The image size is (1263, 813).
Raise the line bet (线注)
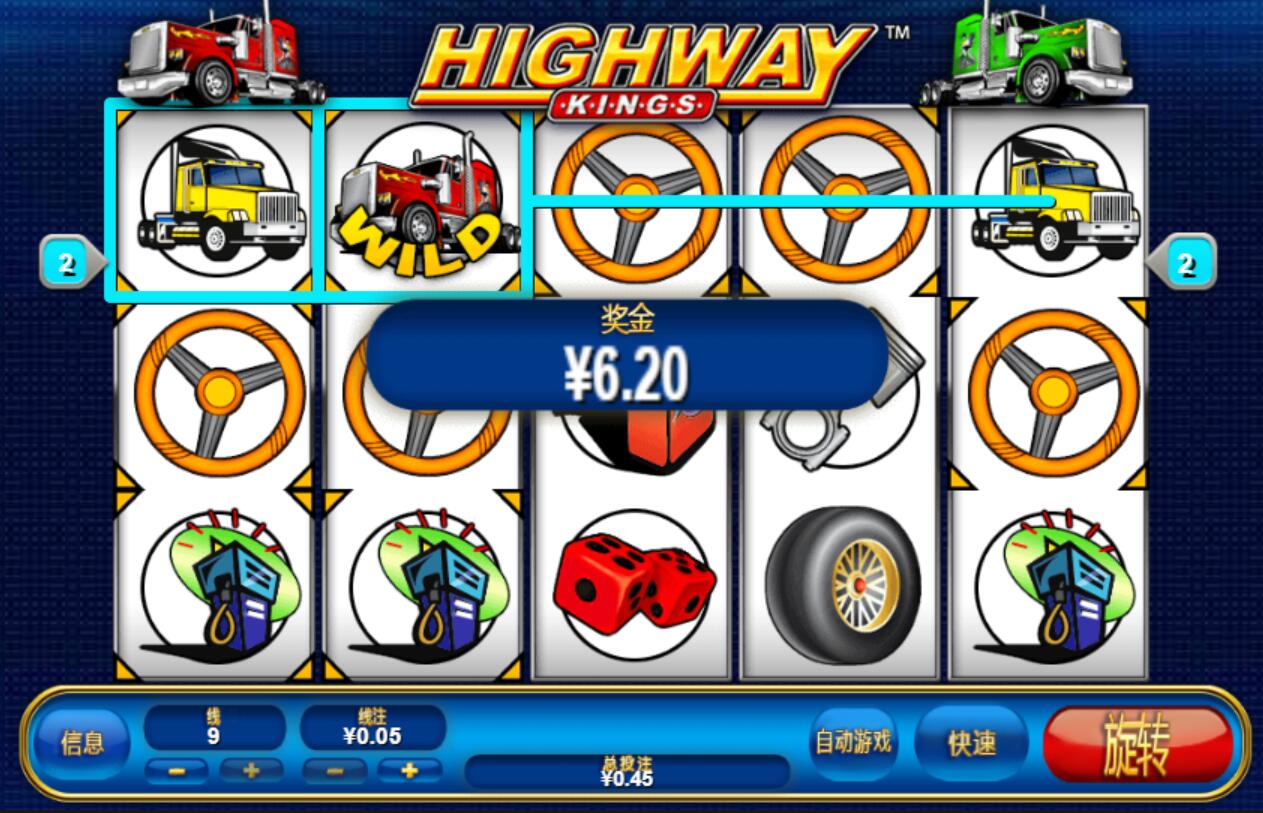click(409, 771)
